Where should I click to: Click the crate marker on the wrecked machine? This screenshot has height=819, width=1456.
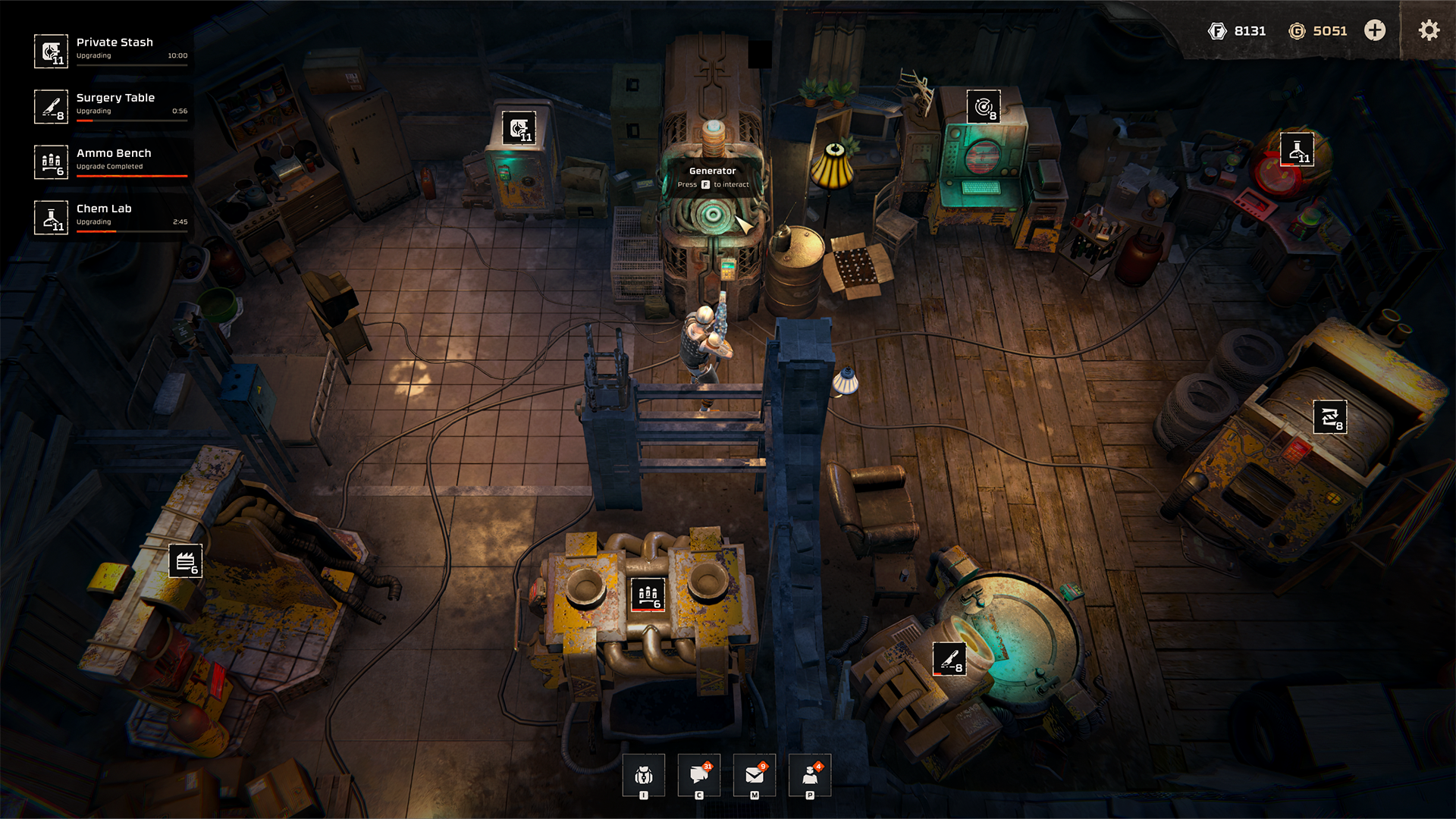(x=185, y=561)
